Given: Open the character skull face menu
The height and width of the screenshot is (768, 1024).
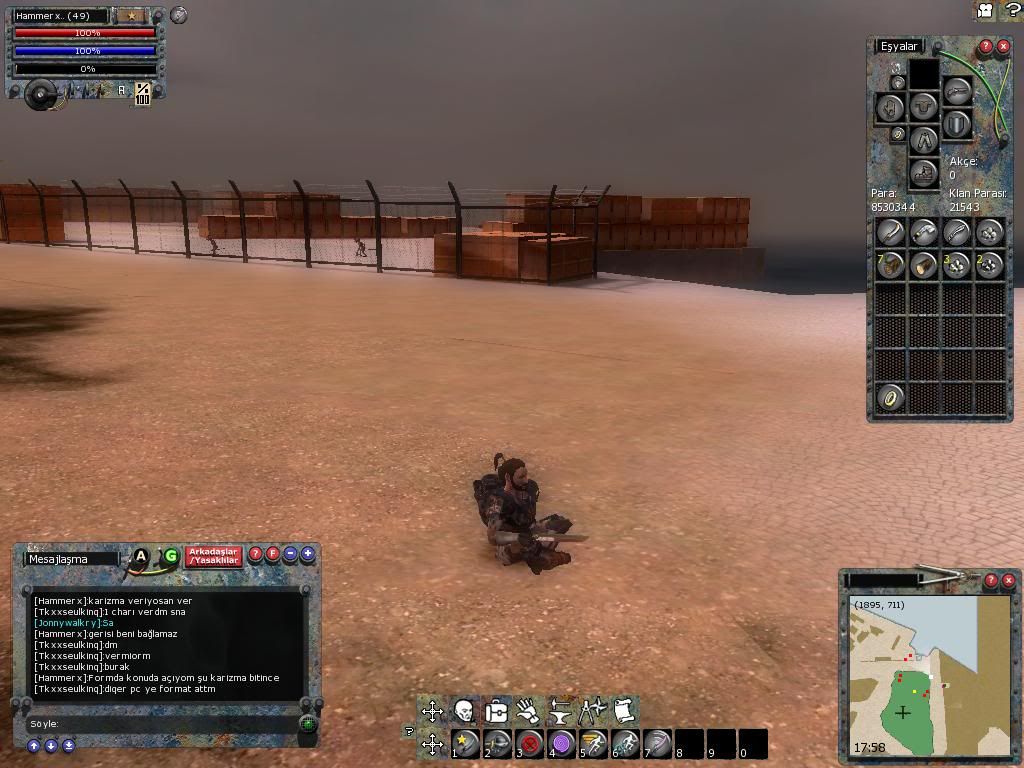Looking at the screenshot, I should tap(464, 711).
